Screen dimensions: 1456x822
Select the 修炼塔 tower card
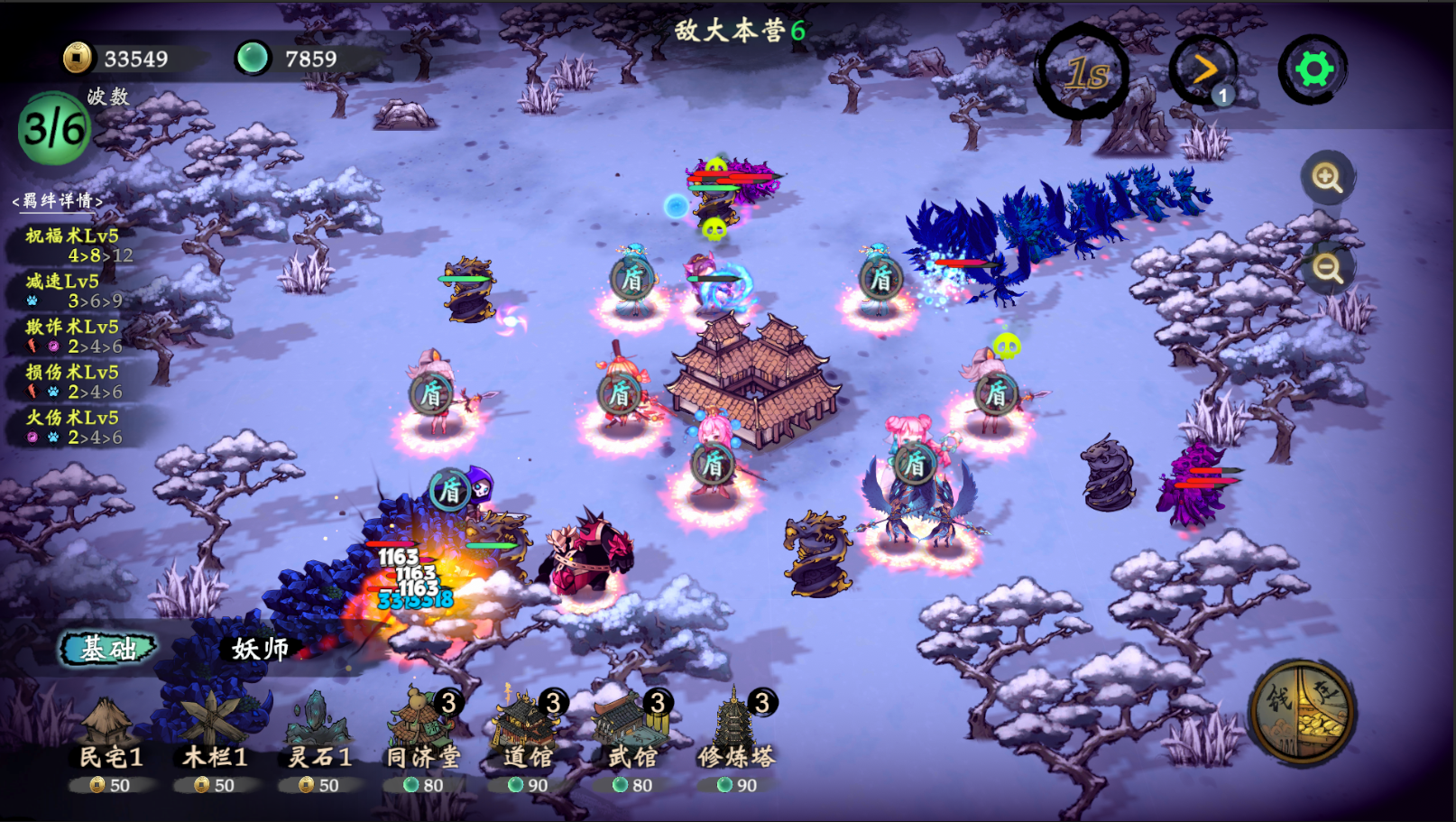tap(736, 740)
